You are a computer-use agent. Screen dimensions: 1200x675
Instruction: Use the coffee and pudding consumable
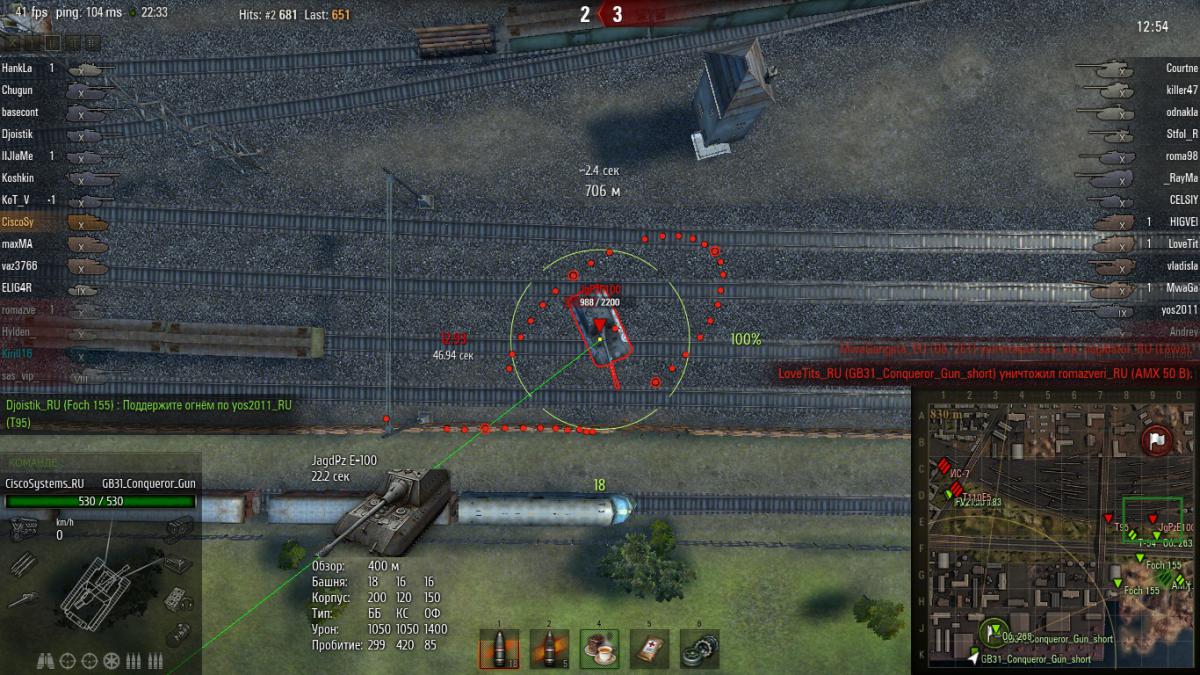[x=599, y=648]
